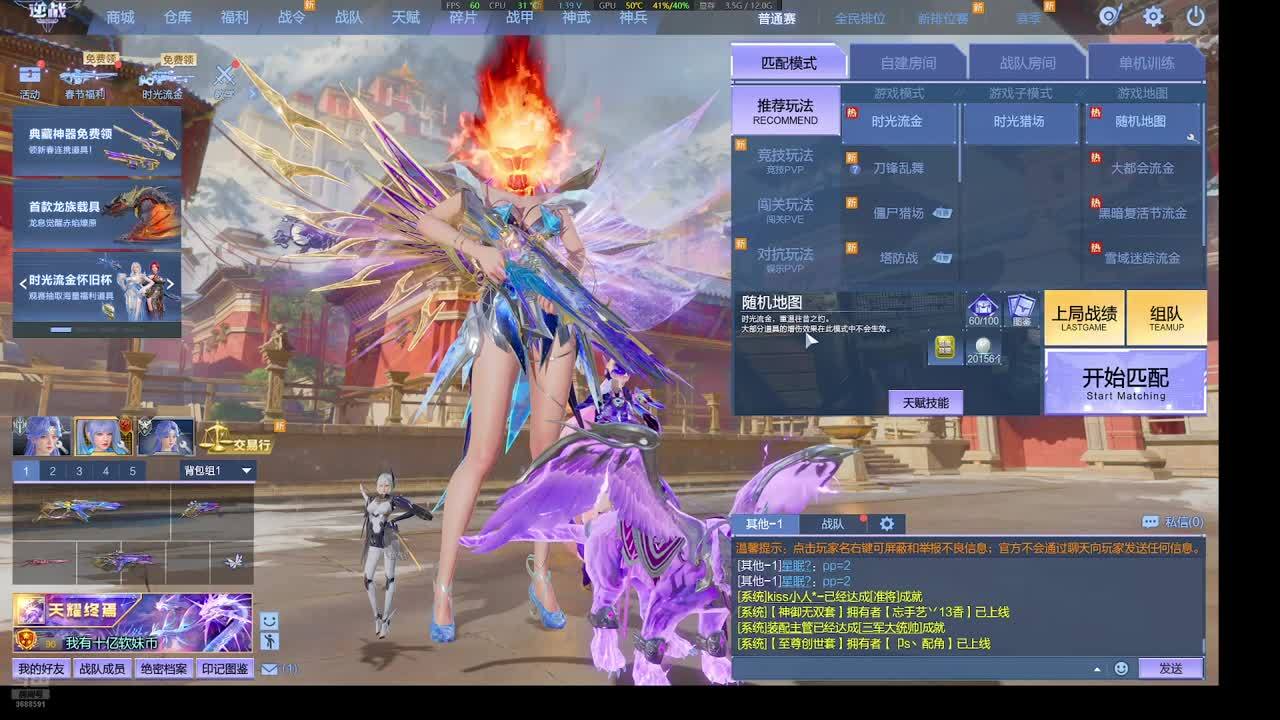This screenshot has height=720, width=1280.
Task: Switch chat to 战队 tab
Action: click(832, 524)
